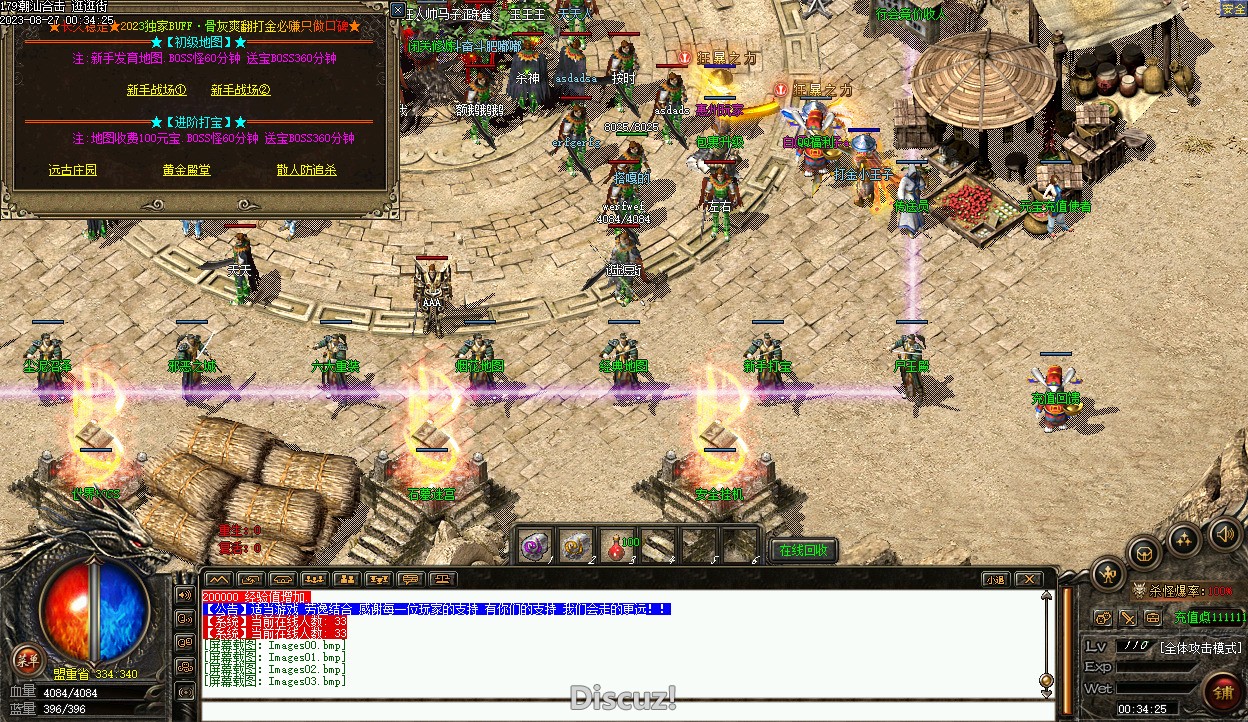The height and width of the screenshot is (722, 1248).
Task: Use the purple swirl item in hotbar
Action: click(x=535, y=546)
